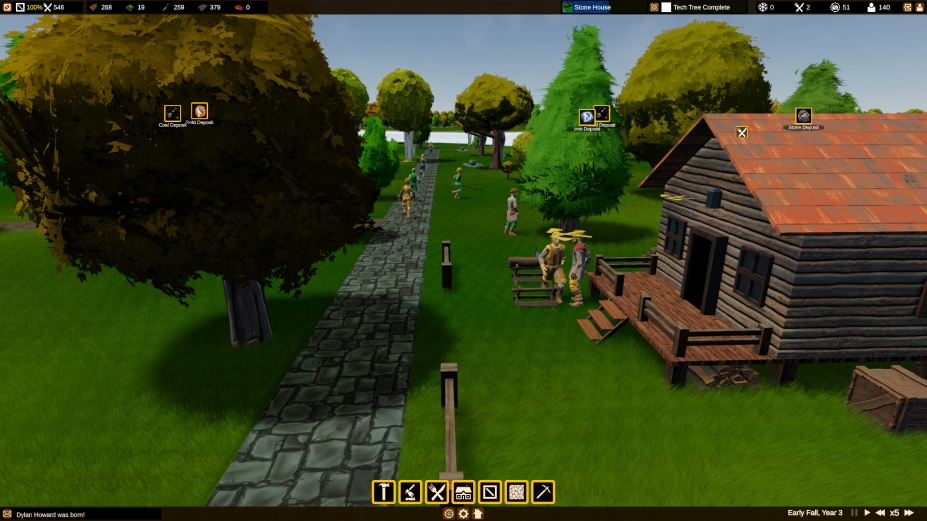The width and height of the screenshot is (927, 521).
Task: Select the Coal Deposit marker
Action: click(x=173, y=113)
